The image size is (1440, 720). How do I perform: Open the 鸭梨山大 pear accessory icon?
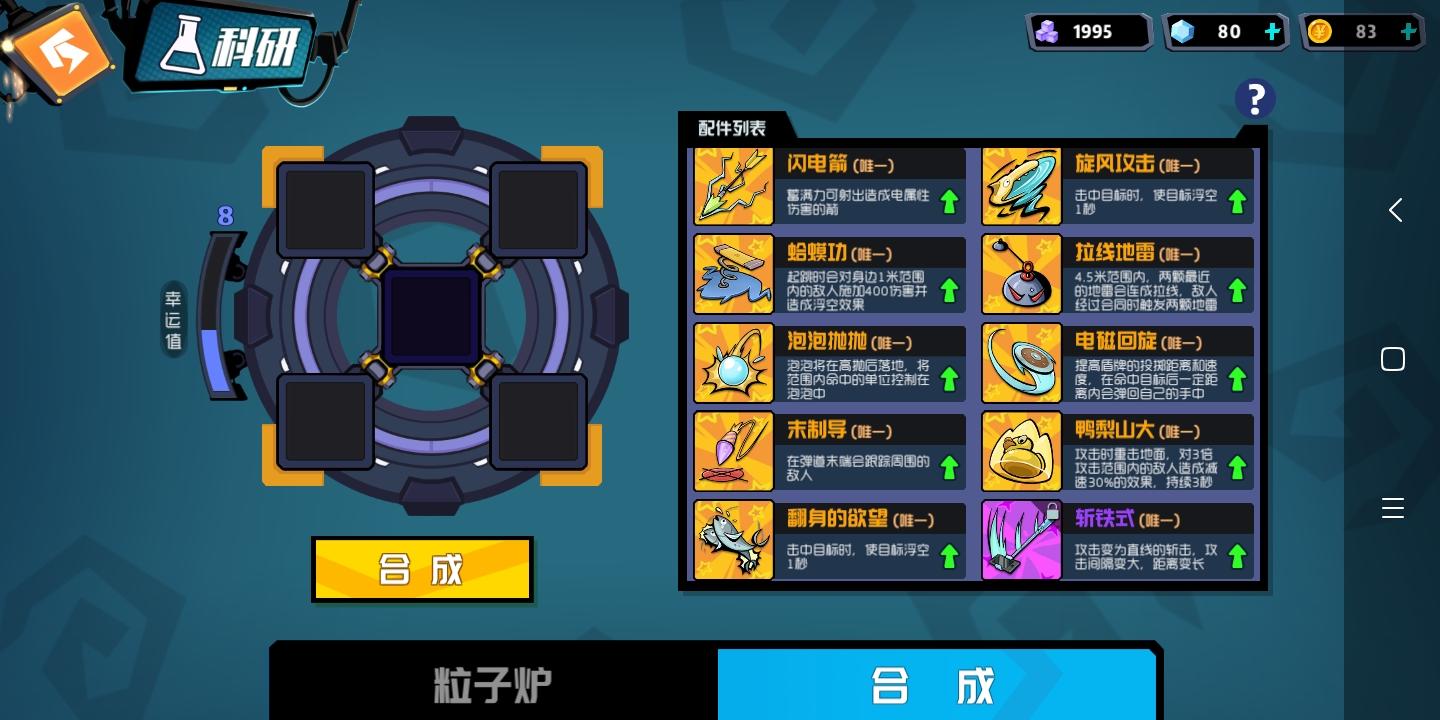(1021, 451)
